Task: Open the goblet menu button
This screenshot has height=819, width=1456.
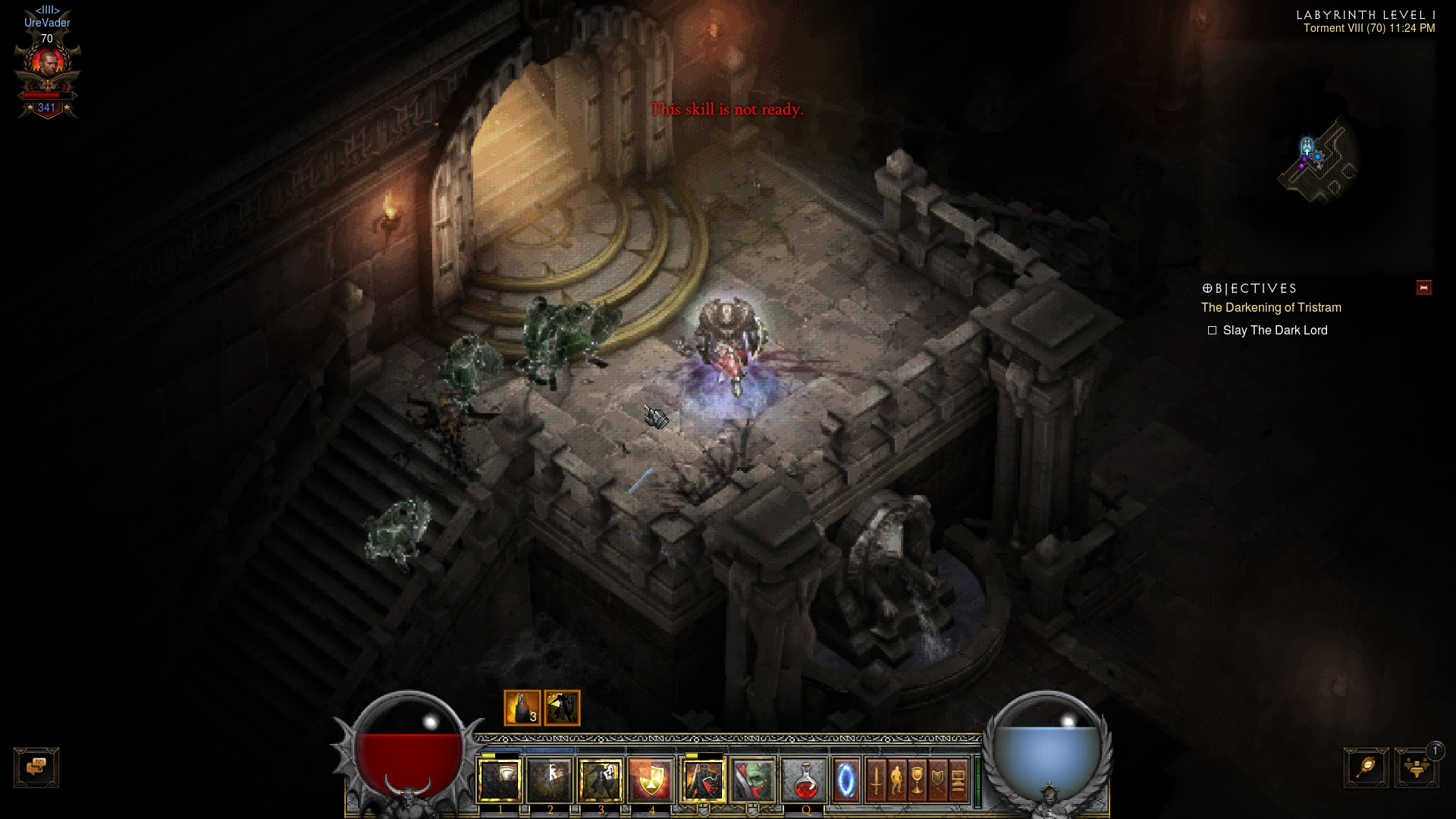Action: (x=917, y=780)
